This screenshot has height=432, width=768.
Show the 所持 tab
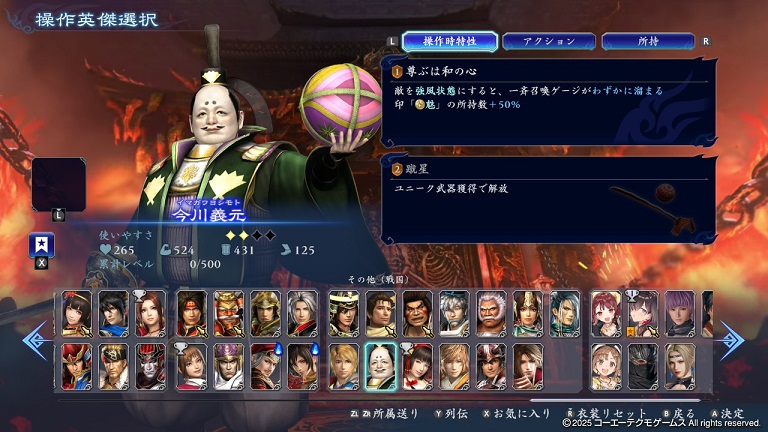coord(648,41)
